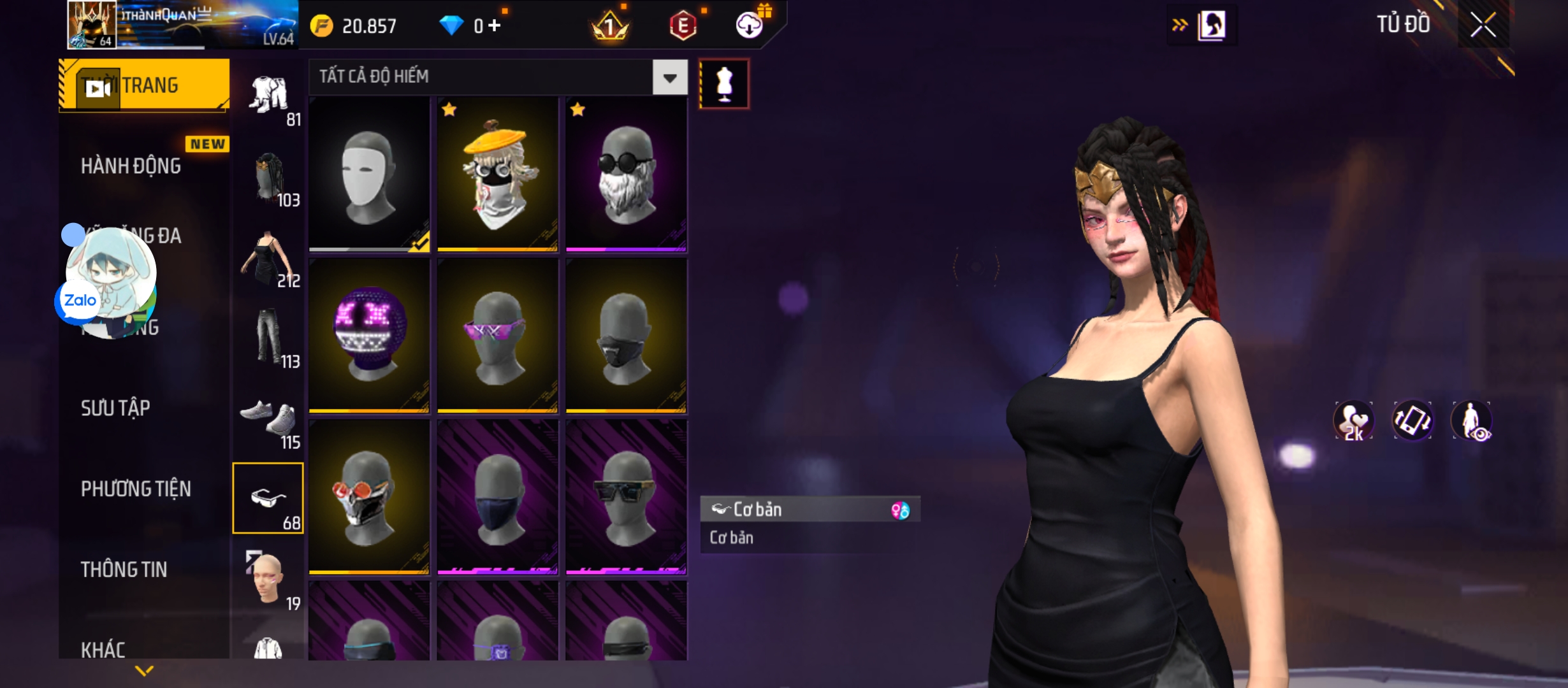The image size is (1568, 688).
Task: Open the Hành Động menu entry
Action: pyautogui.click(x=131, y=166)
